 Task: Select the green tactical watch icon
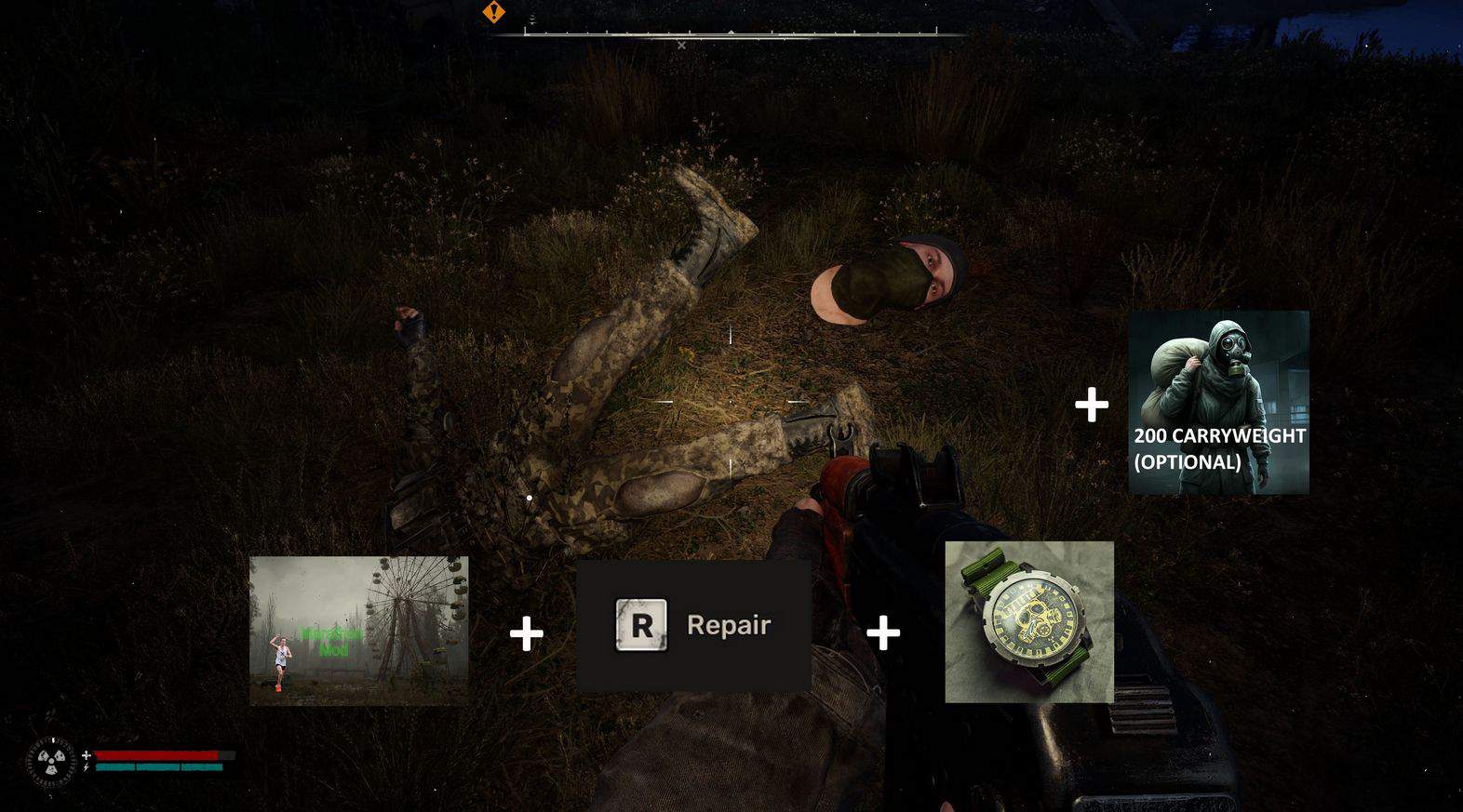1028,621
